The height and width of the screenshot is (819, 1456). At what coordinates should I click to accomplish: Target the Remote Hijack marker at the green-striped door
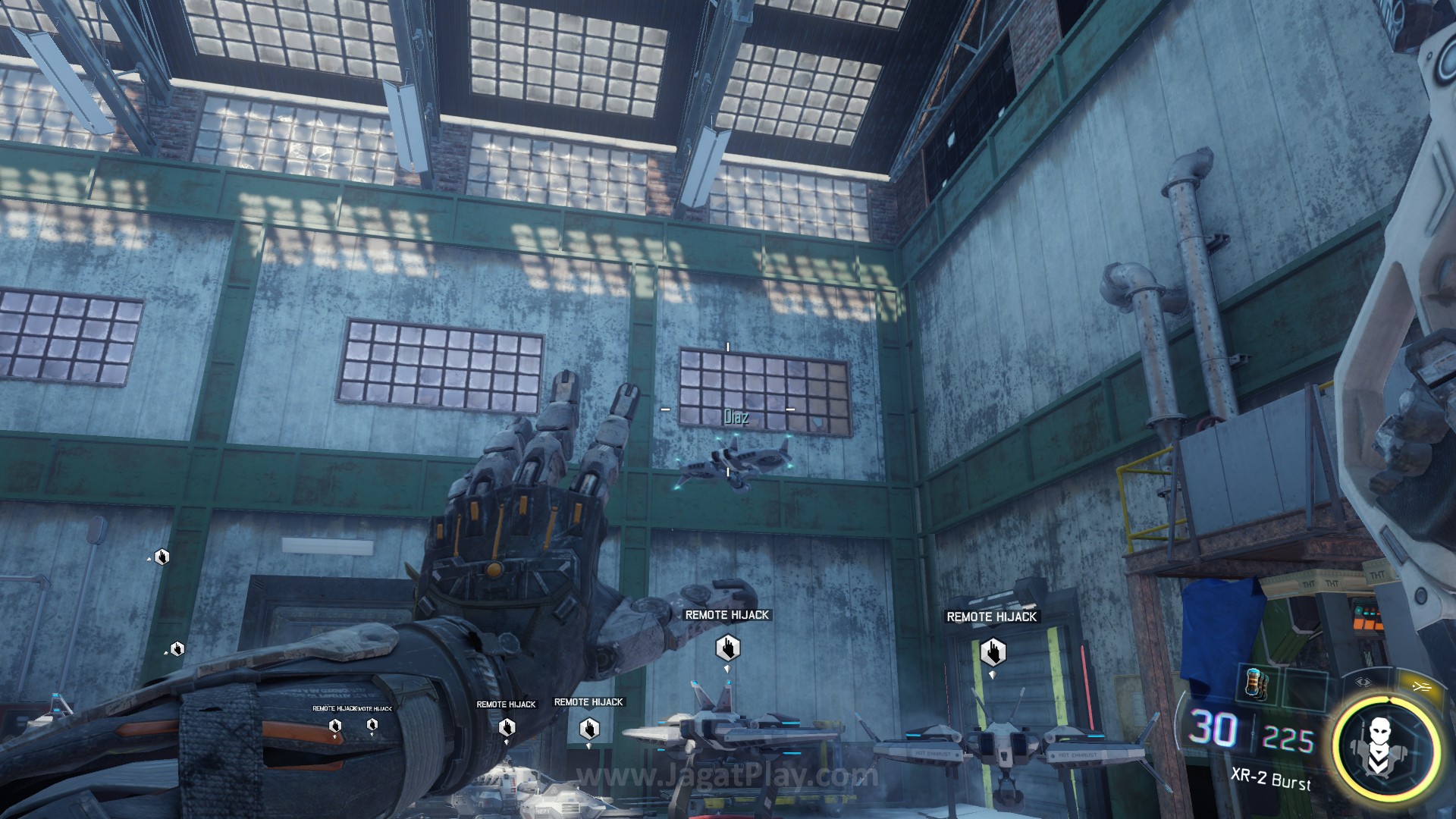pyautogui.click(x=992, y=651)
